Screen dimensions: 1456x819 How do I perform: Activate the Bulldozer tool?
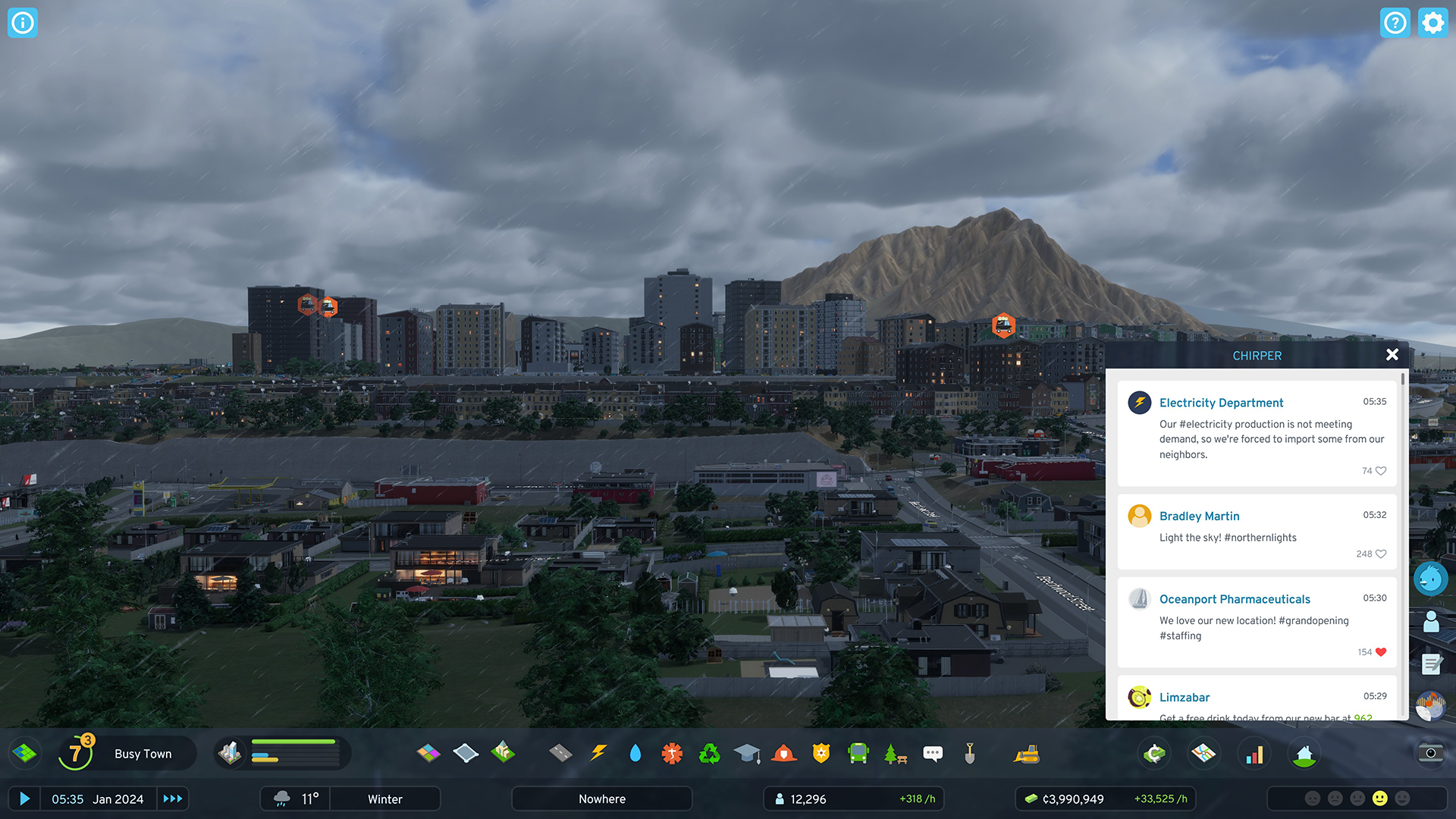coord(1028,752)
